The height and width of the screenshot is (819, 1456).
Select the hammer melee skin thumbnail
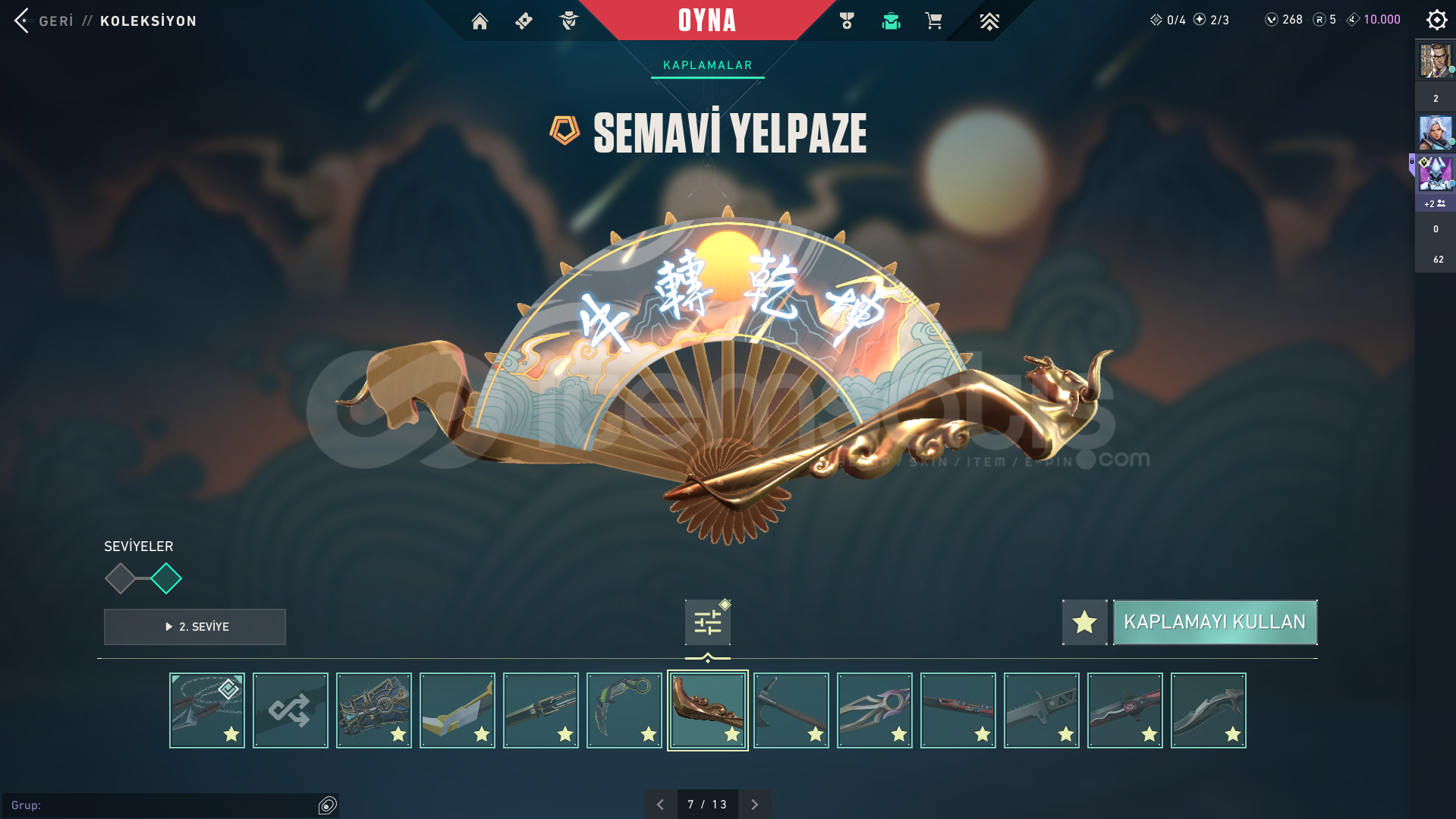[791, 710]
